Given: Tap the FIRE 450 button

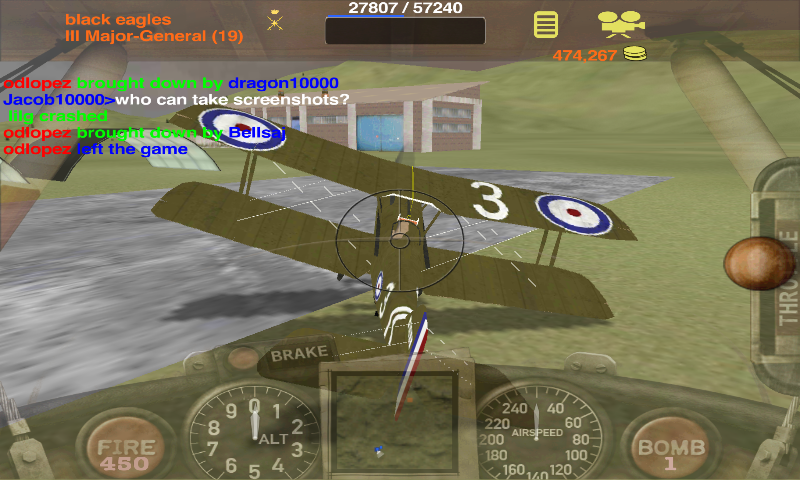Looking at the screenshot, I should tap(125, 453).
